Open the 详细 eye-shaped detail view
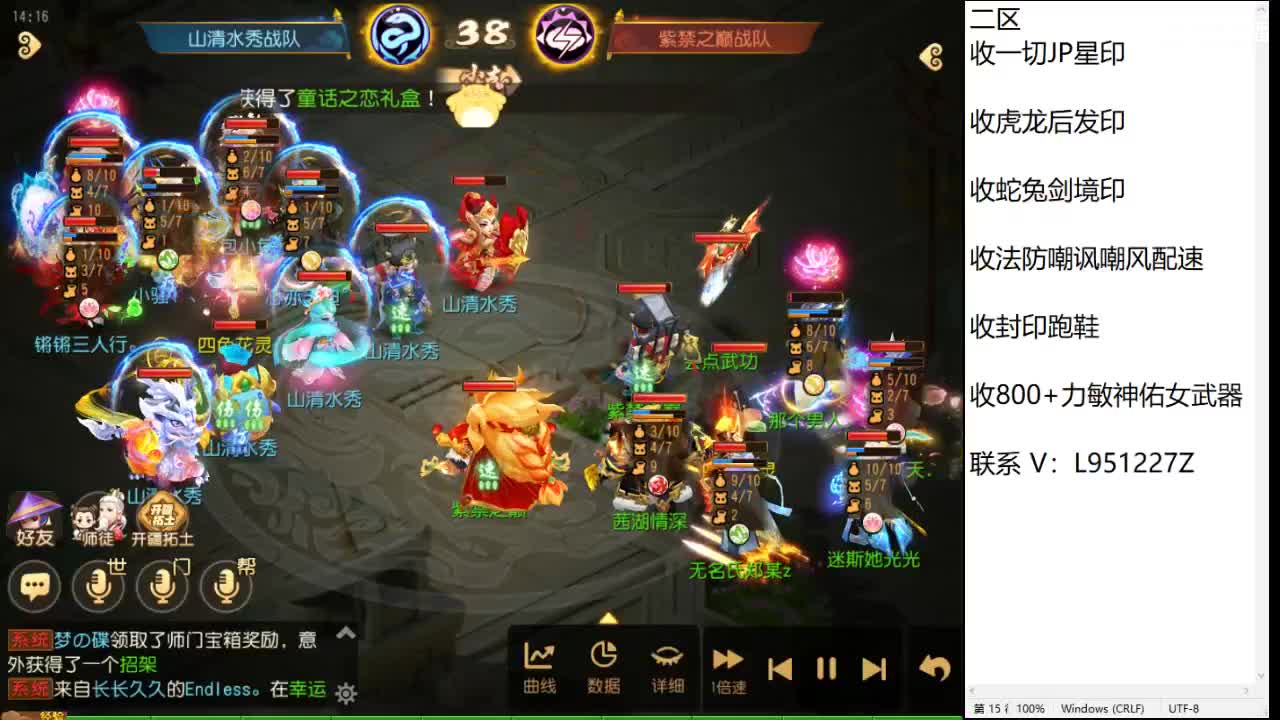This screenshot has width=1280, height=720. tap(666, 662)
